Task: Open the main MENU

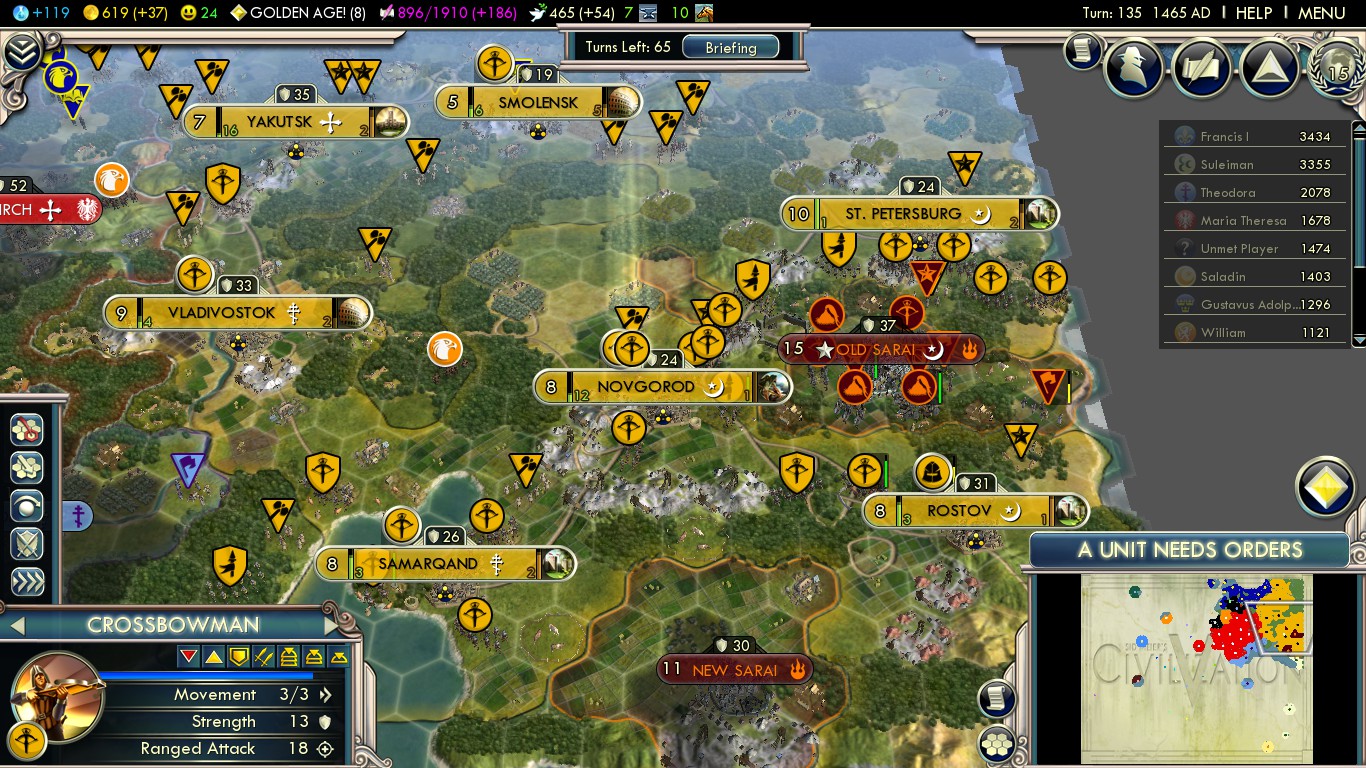Action: [1321, 13]
